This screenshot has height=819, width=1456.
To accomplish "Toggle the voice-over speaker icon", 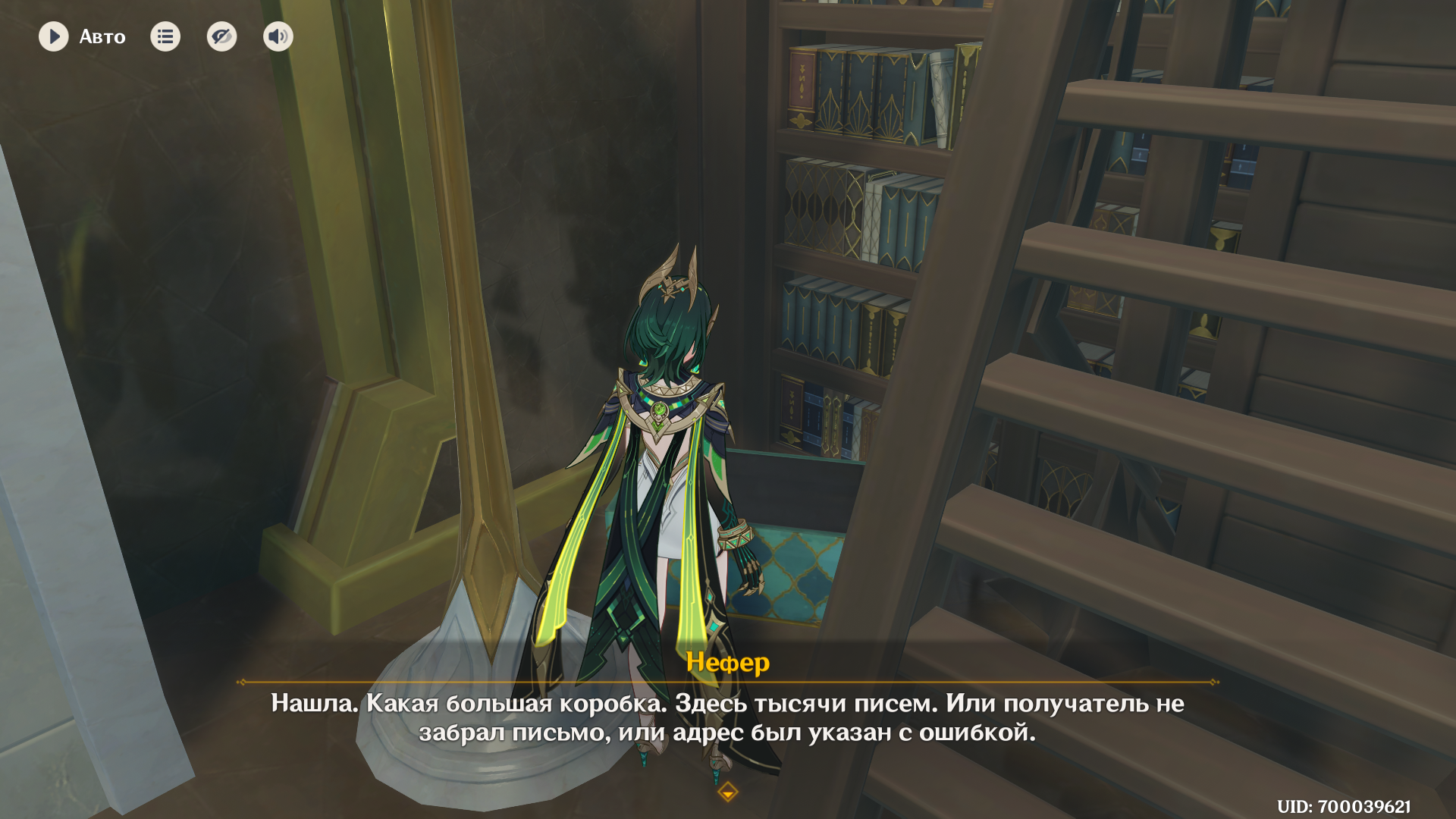I will pyautogui.click(x=278, y=36).
